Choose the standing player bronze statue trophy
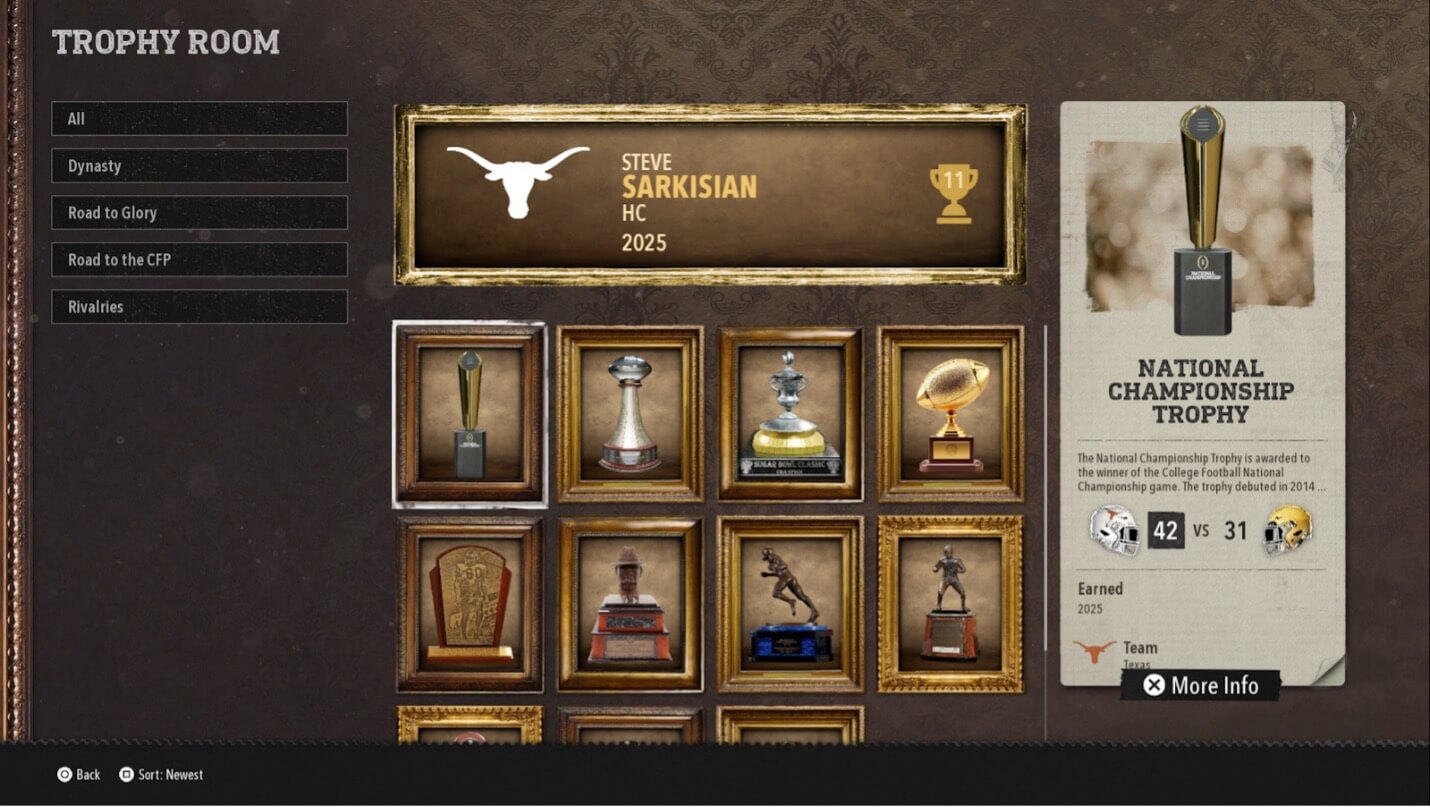The image size is (1430, 809). pyautogui.click(x=951, y=604)
